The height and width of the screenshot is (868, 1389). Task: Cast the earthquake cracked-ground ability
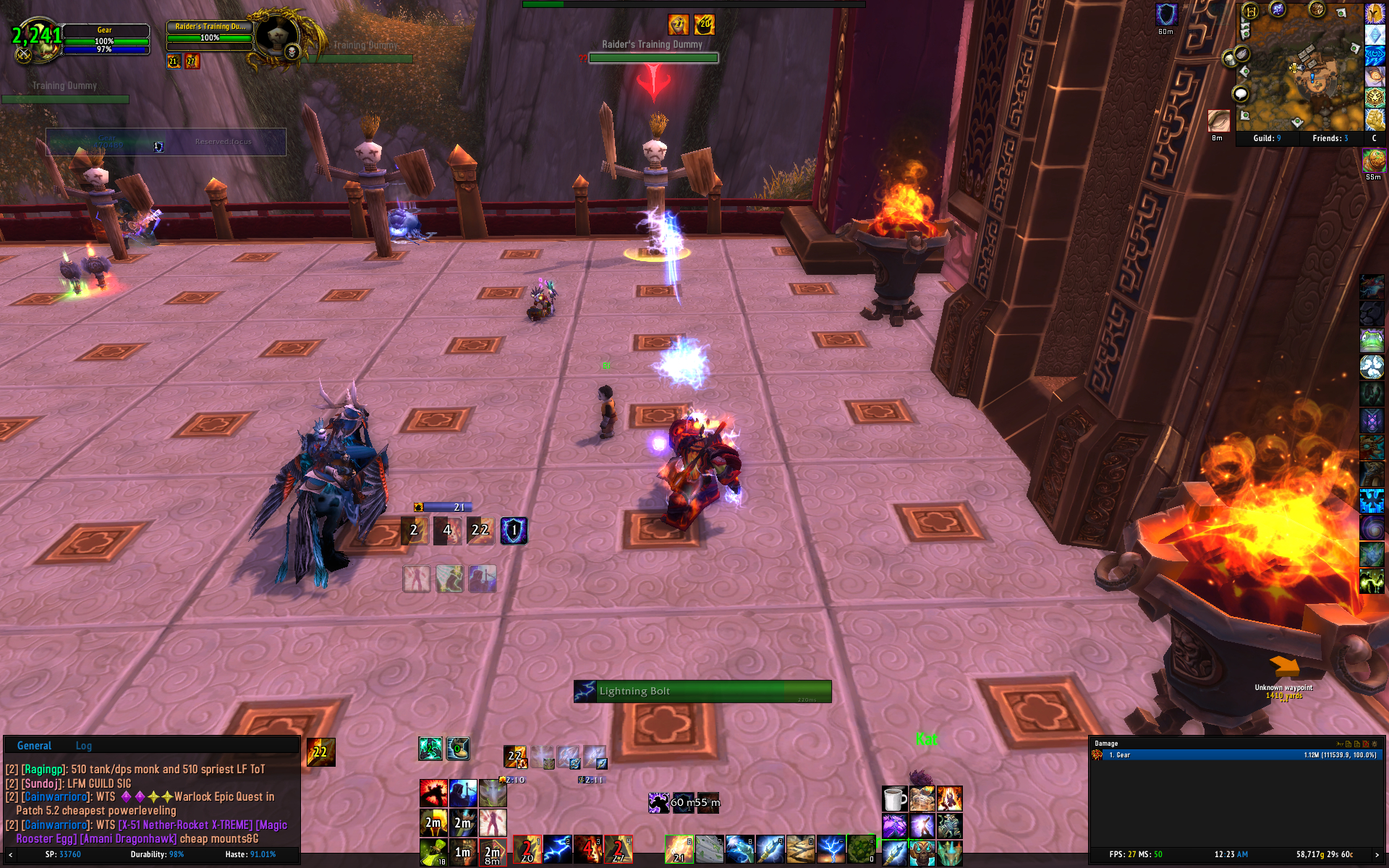tap(800, 849)
